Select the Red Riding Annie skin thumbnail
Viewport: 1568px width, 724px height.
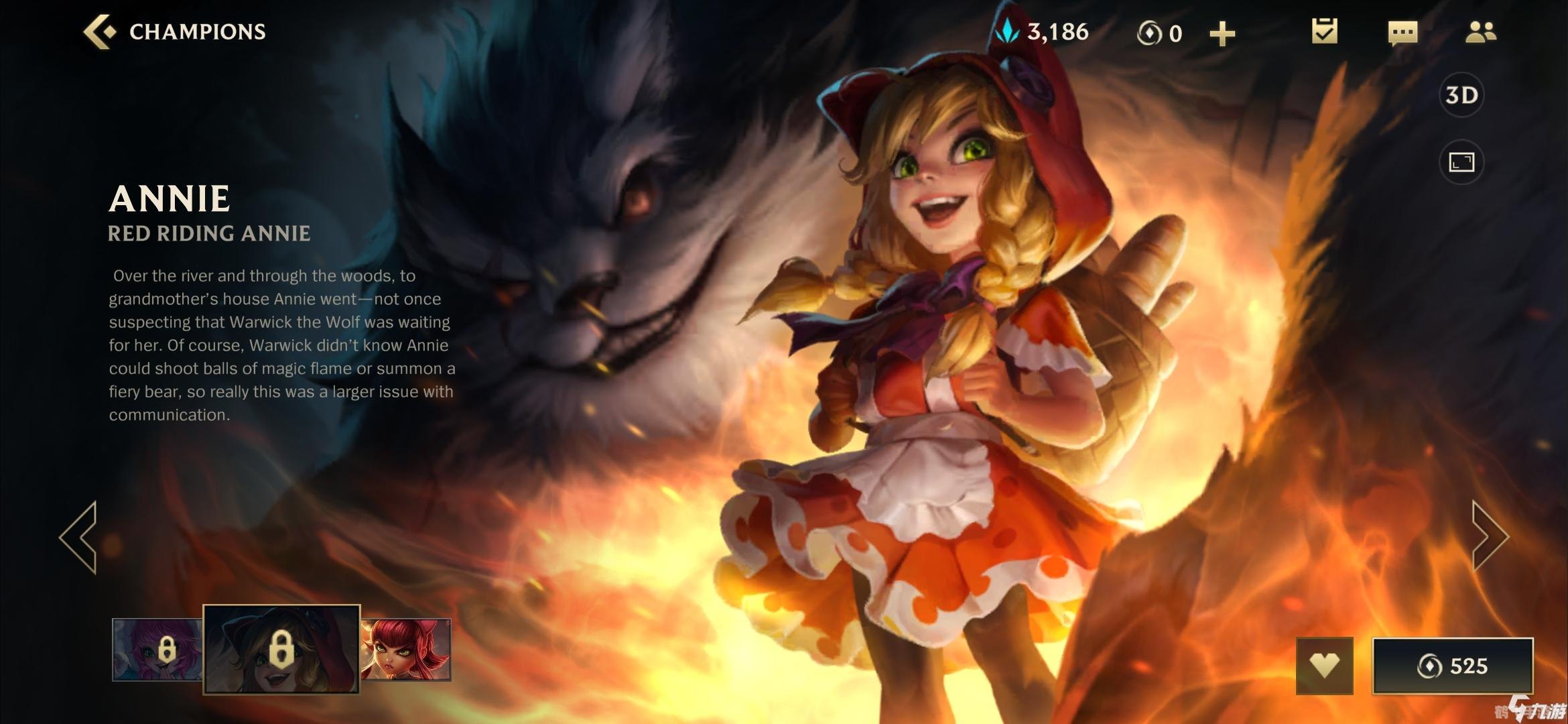[281, 649]
